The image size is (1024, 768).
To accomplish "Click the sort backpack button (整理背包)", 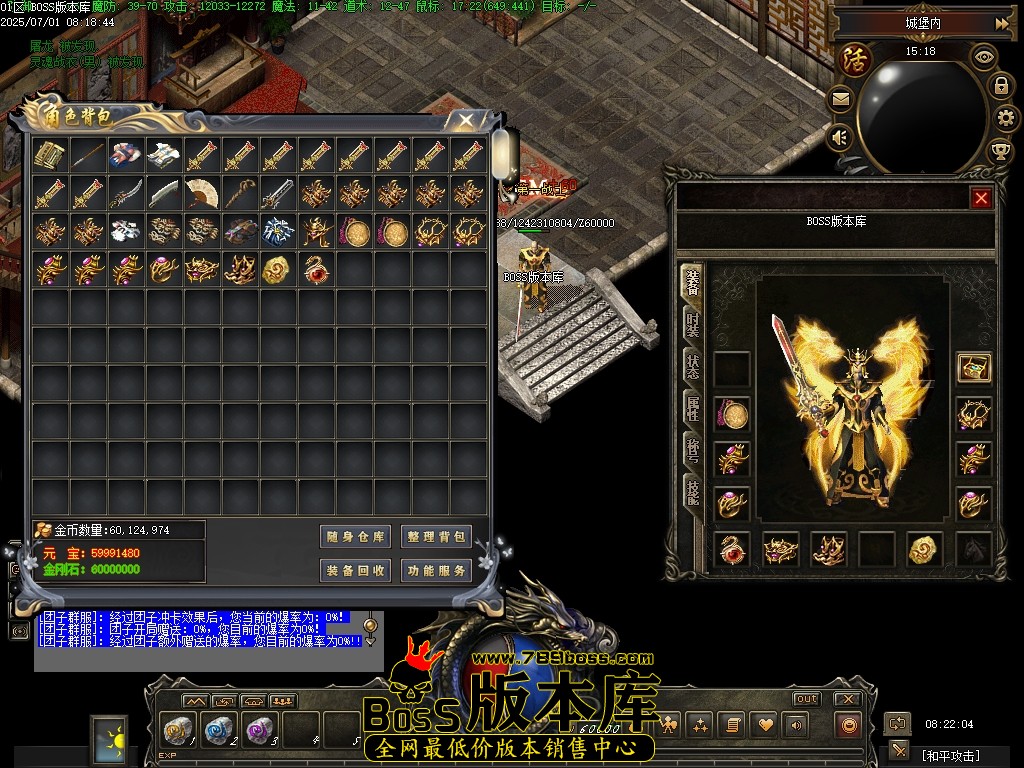I will click(436, 537).
